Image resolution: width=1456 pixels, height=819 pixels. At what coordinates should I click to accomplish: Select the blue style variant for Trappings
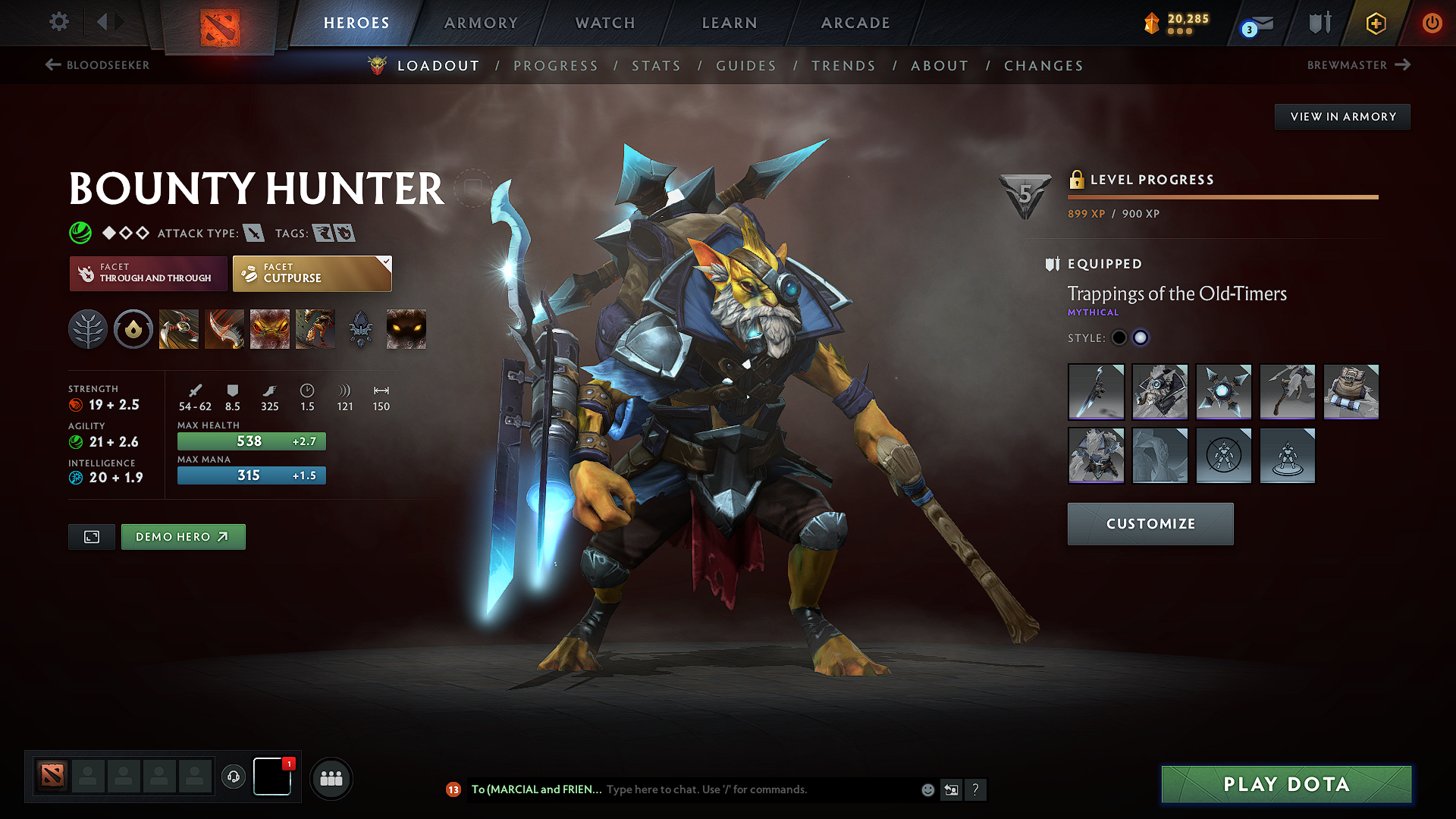pos(1141,337)
